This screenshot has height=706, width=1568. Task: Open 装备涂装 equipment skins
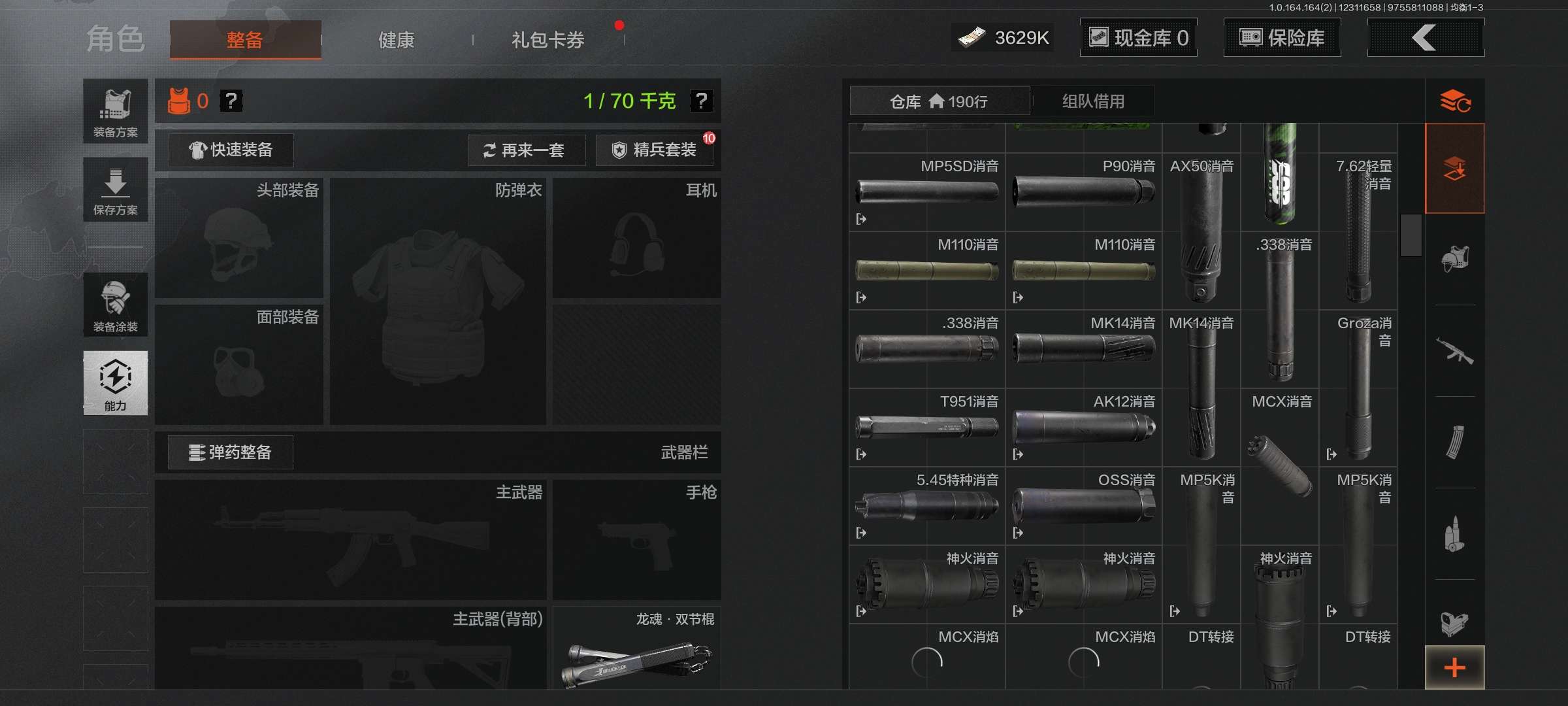[x=116, y=305]
